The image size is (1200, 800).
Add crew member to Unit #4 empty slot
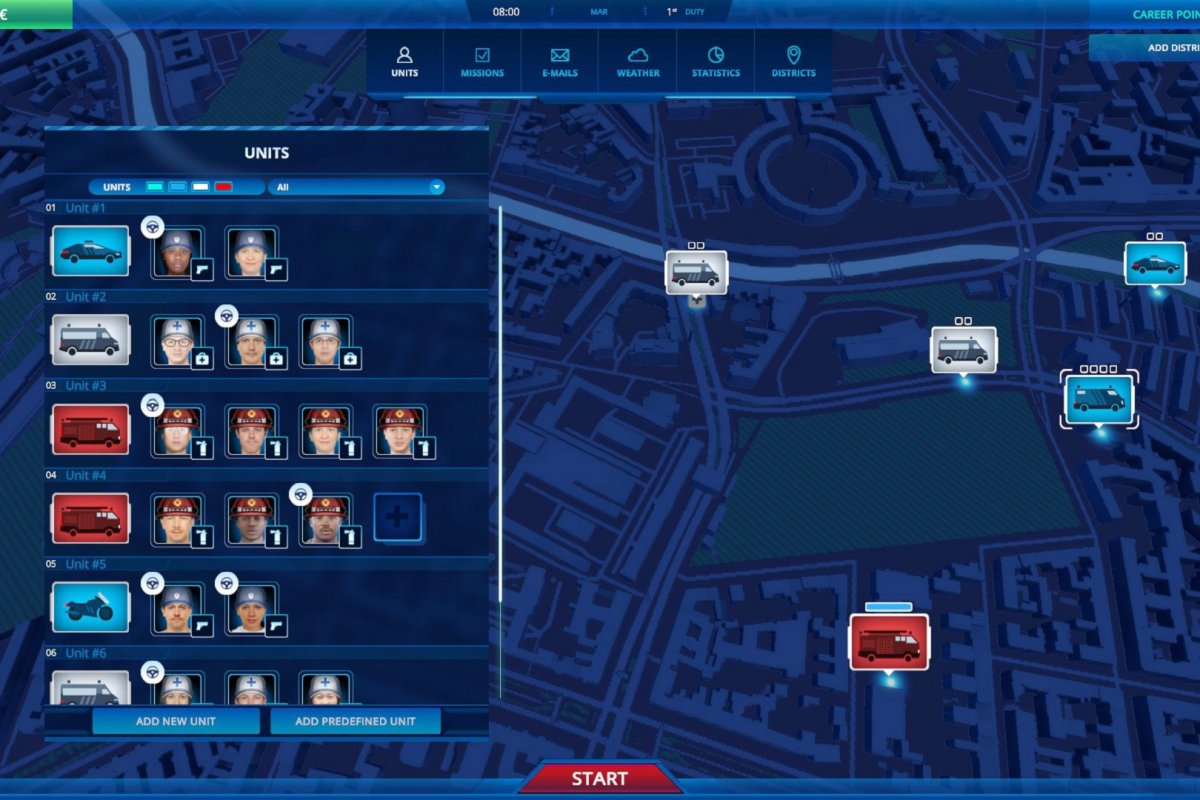coord(398,517)
